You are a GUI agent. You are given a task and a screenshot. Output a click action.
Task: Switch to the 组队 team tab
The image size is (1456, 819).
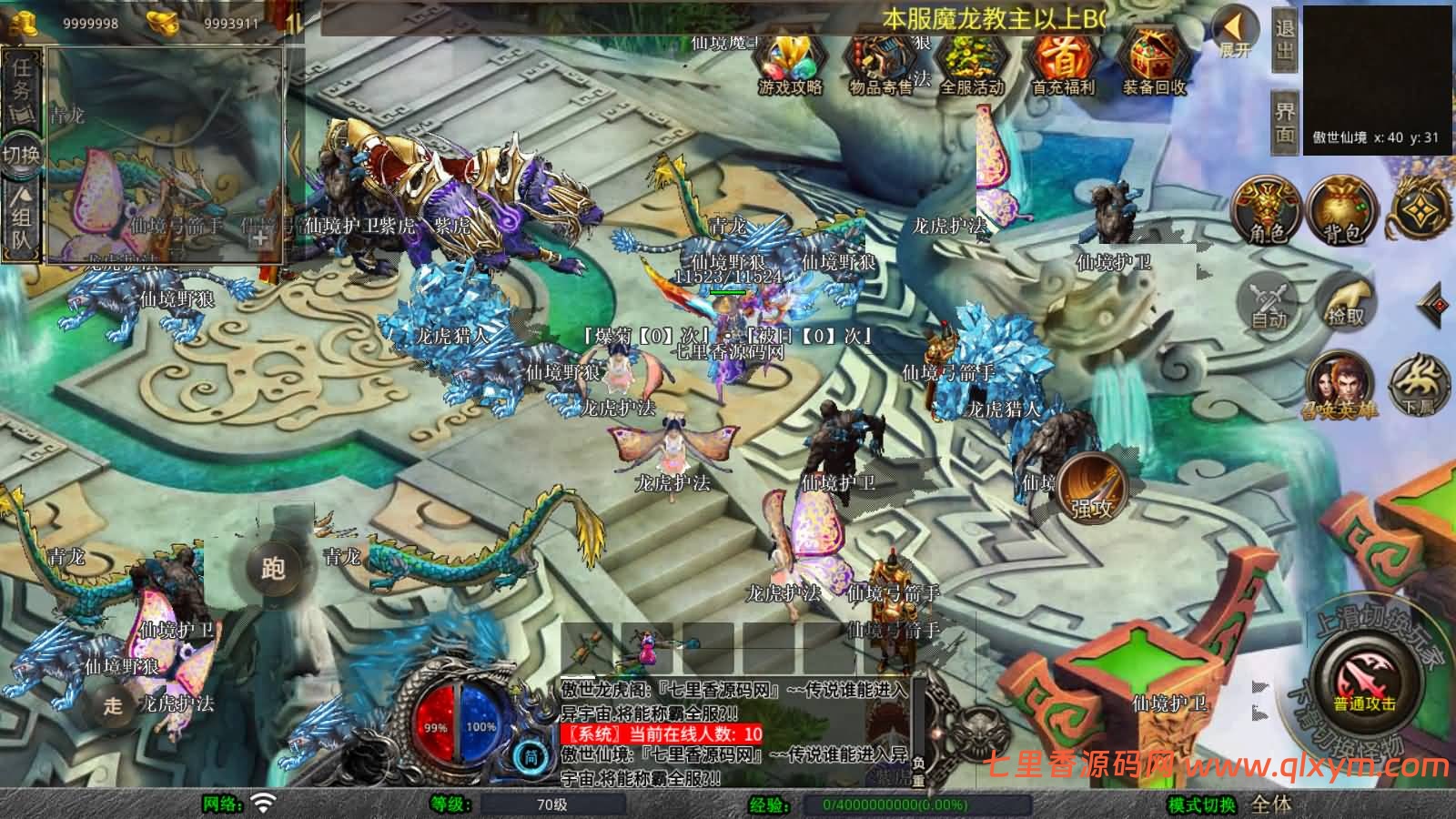click(x=21, y=222)
